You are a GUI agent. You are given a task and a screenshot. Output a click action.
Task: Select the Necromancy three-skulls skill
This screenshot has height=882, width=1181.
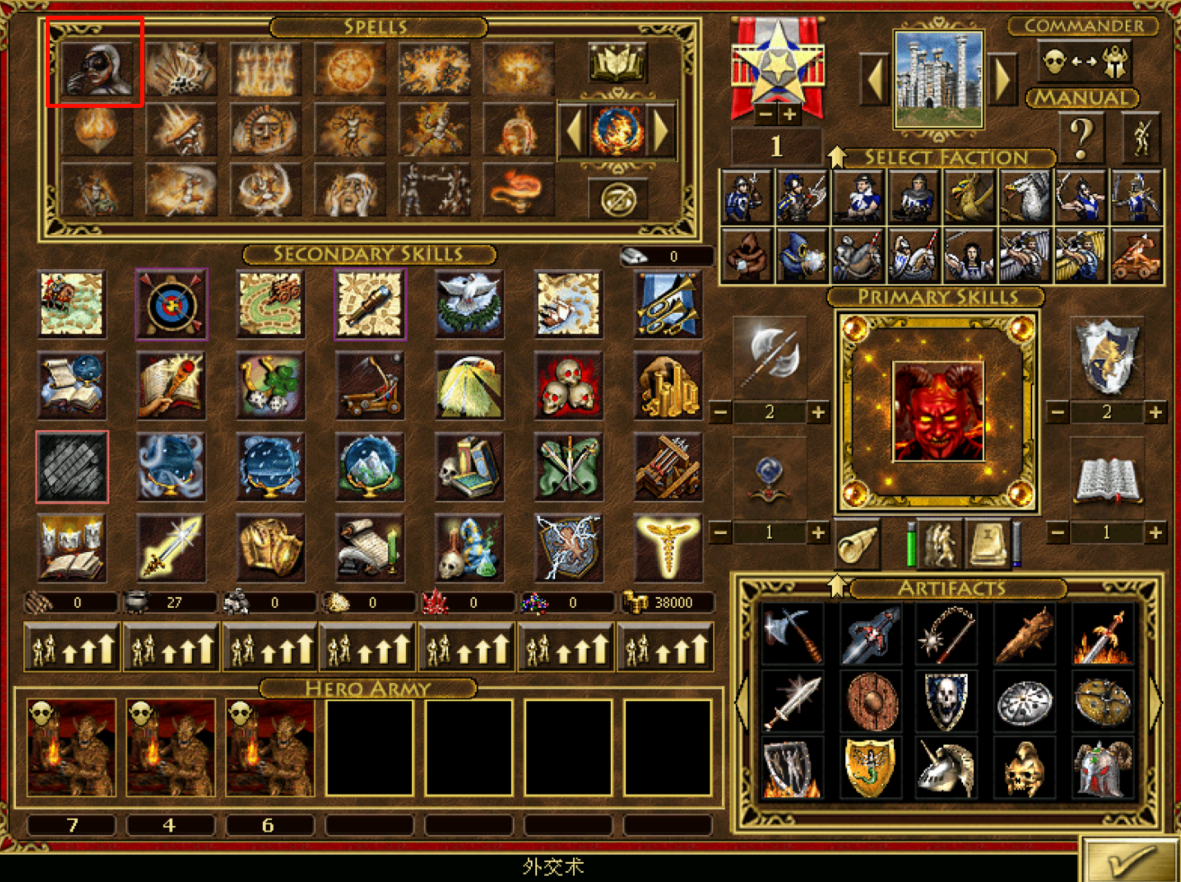tap(568, 385)
